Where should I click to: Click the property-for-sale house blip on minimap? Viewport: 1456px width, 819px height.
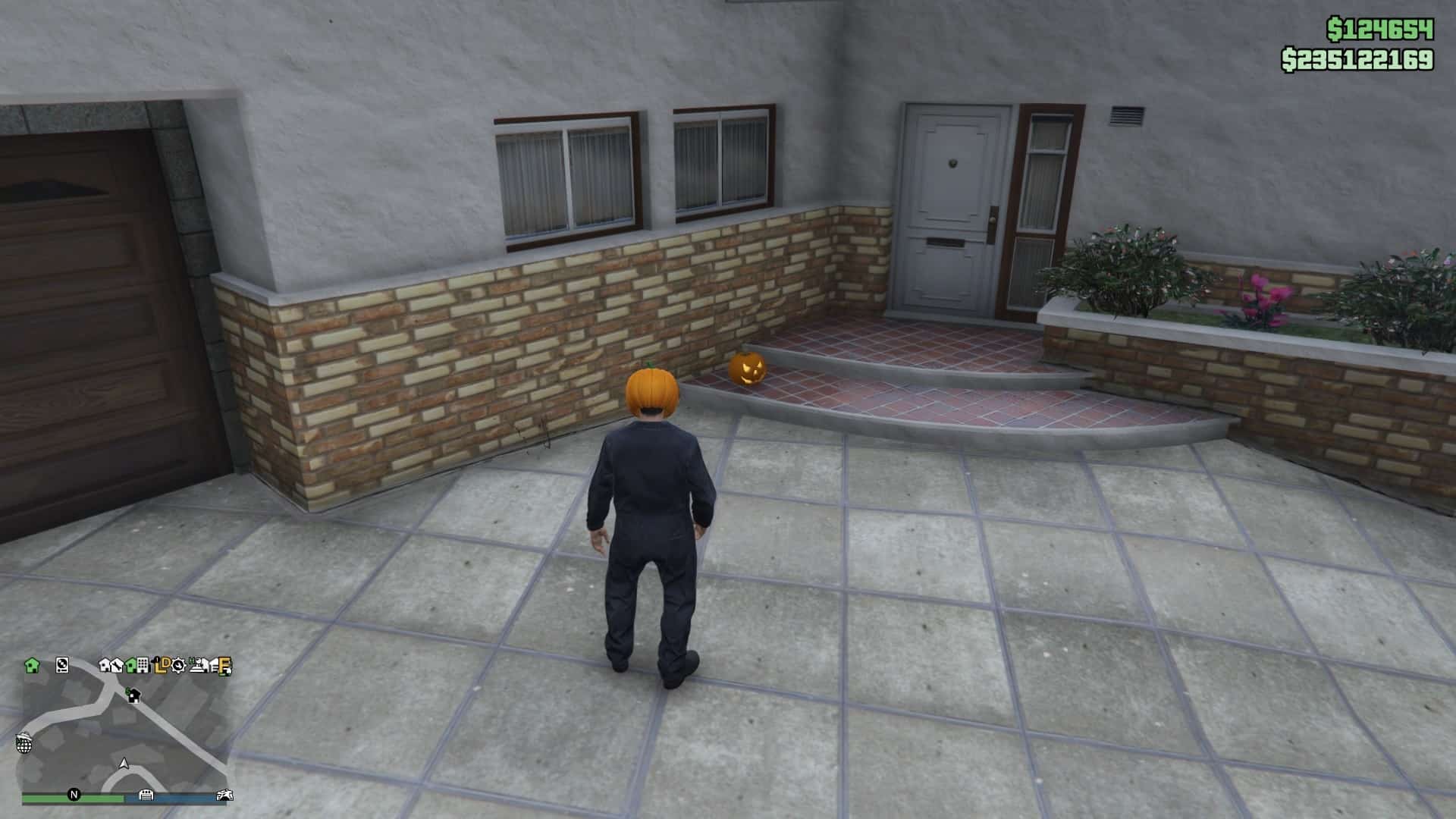134,696
